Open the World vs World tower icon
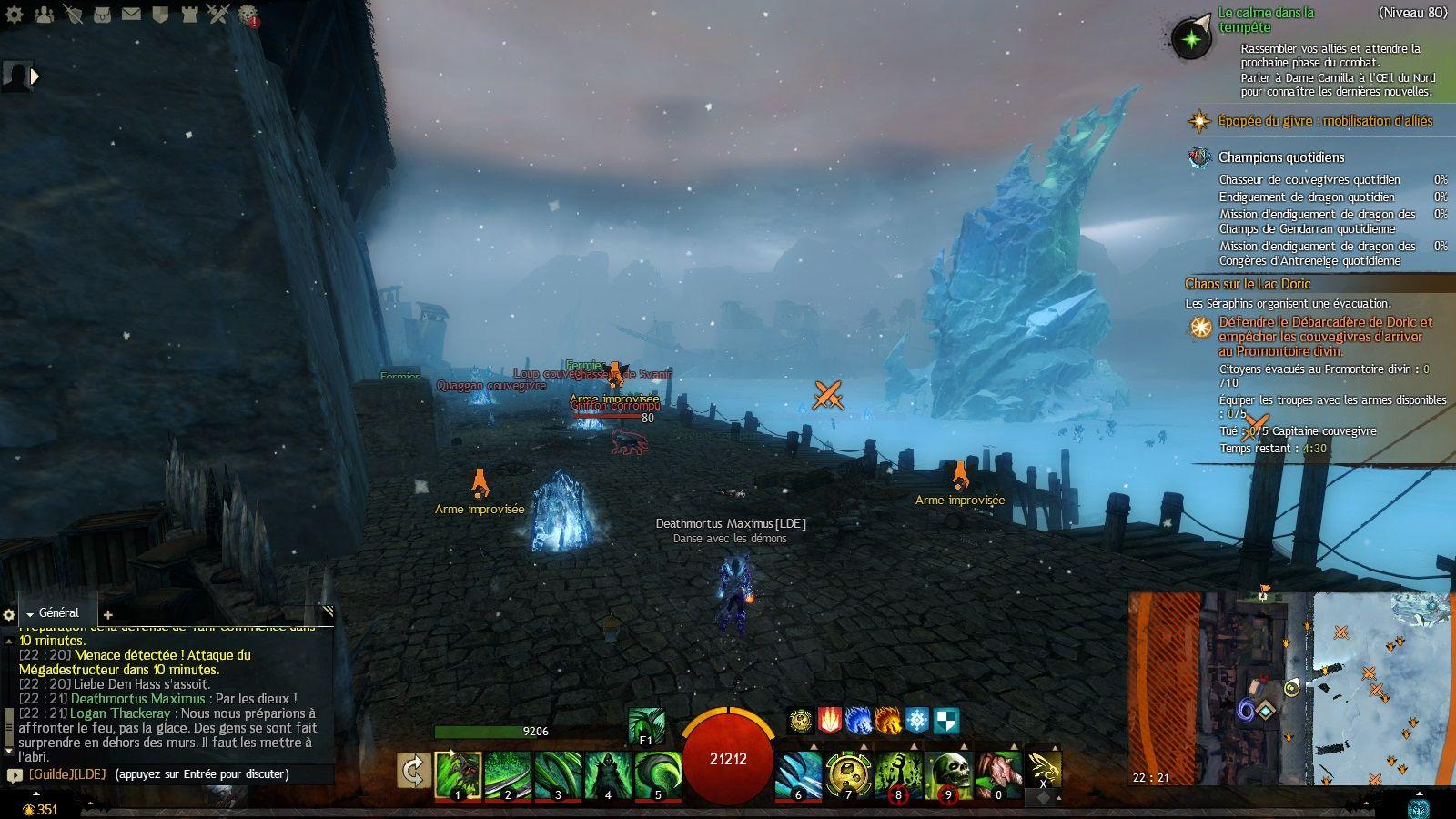This screenshot has width=1456, height=819. coord(188,14)
